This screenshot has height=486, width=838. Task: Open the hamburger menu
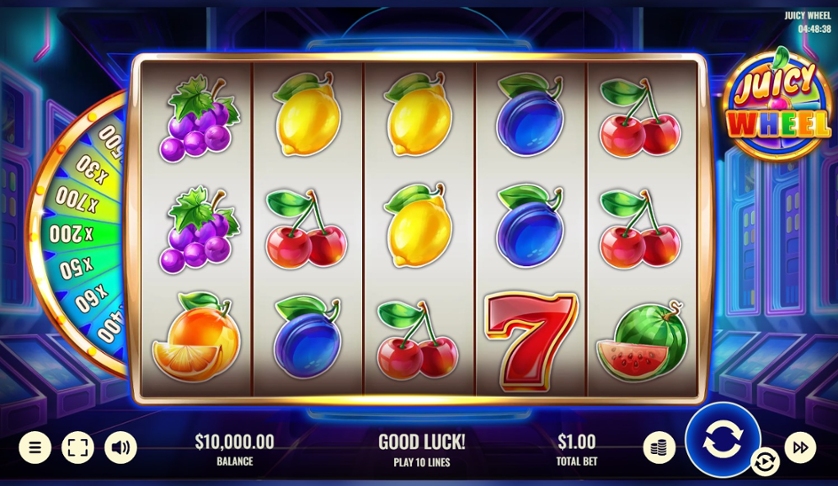pyautogui.click(x=34, y=447)
